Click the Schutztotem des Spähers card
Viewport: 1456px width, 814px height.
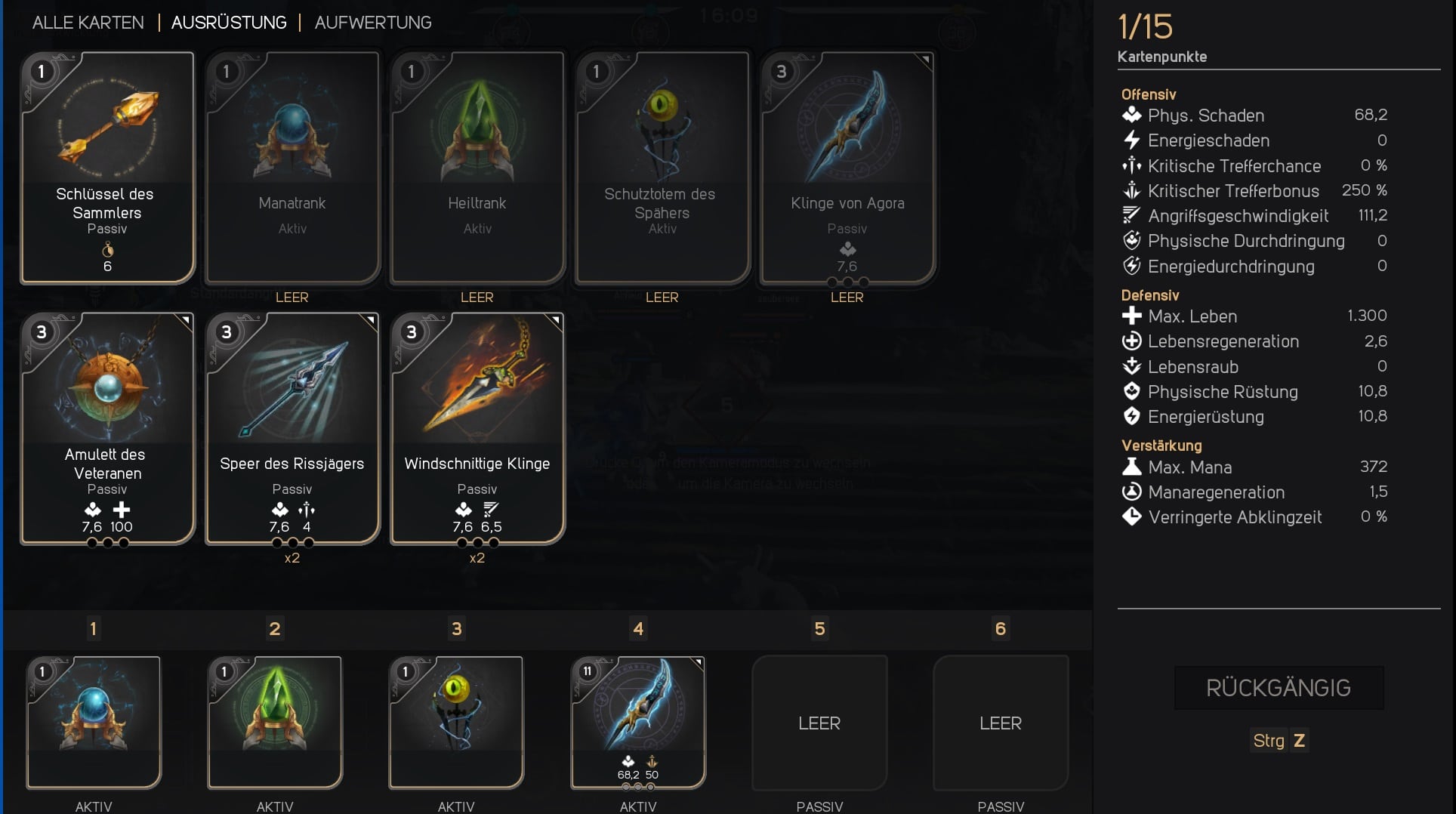click(662, 168)
